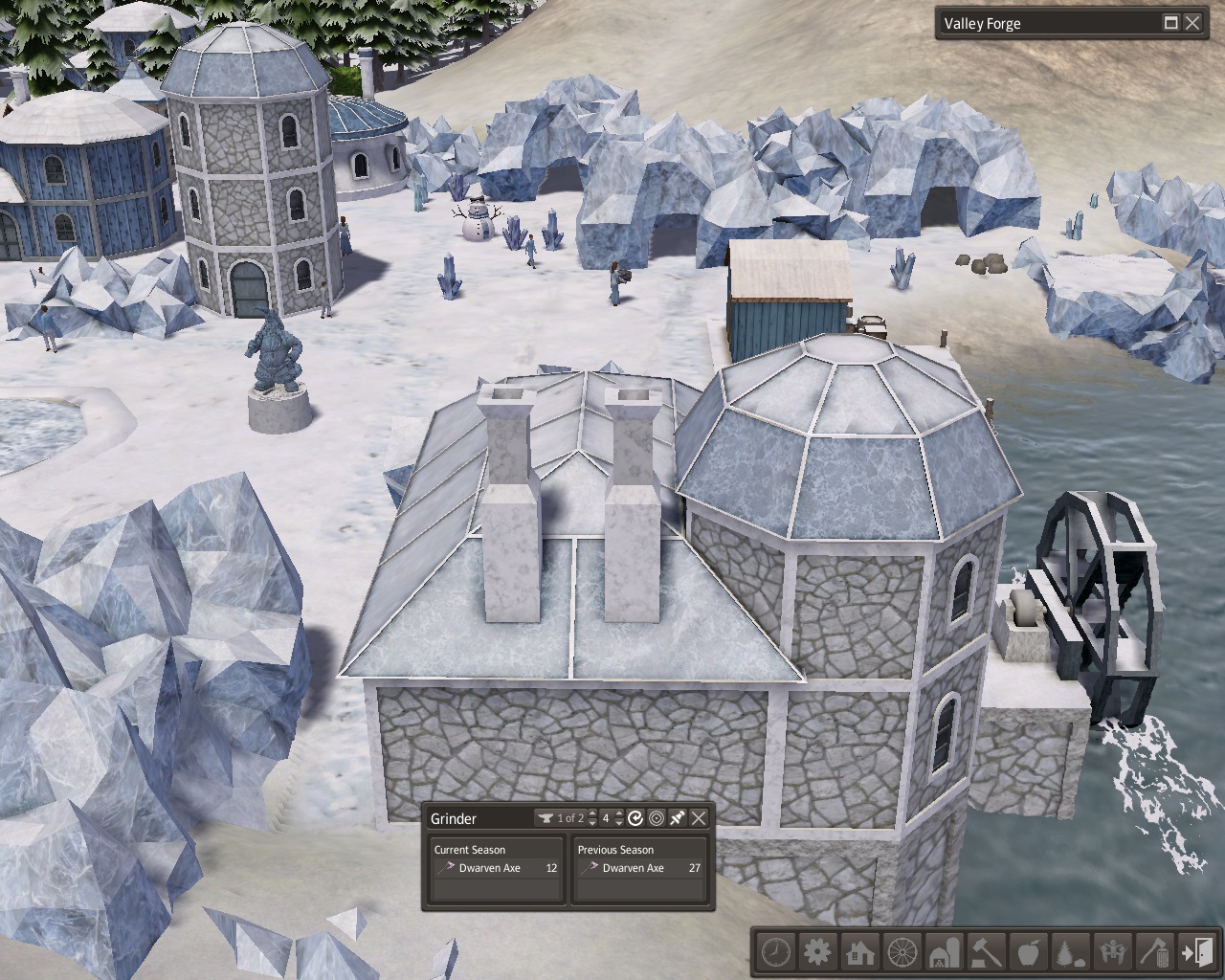Open the gear tools menu
The width and height of the screenshot is (1225, 980).
click(x=817, y=952)
